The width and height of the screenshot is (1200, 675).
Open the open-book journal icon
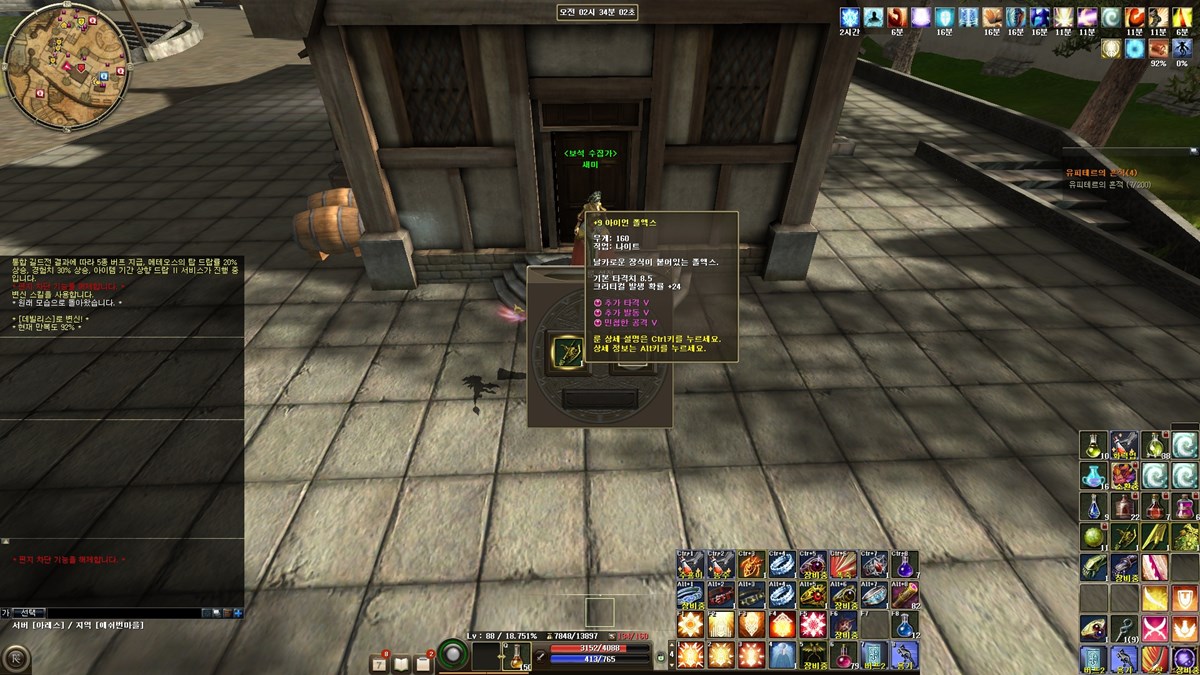[401, 663]
